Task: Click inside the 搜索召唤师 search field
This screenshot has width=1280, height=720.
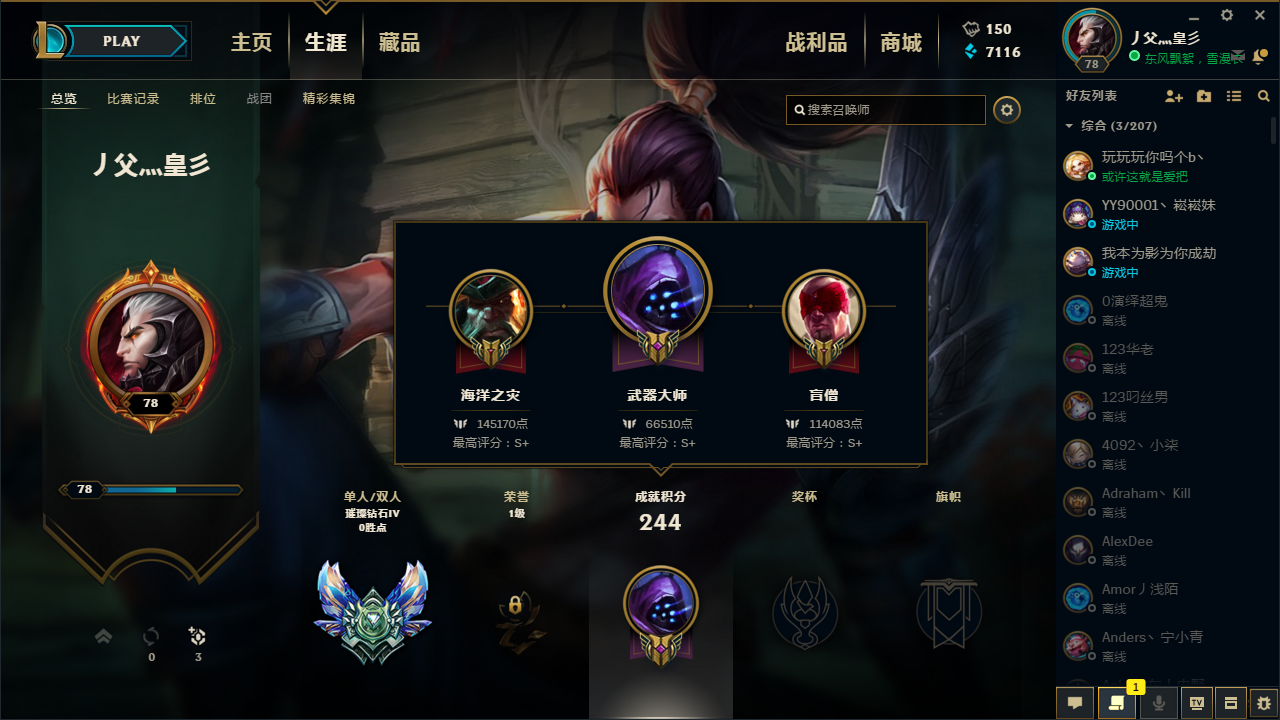Action: (885, 110)
